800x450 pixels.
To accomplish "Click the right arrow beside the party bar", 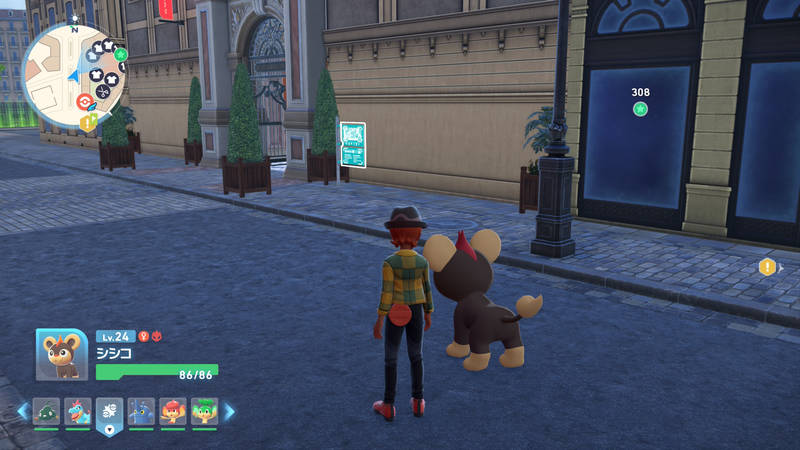I will point(229,411).
